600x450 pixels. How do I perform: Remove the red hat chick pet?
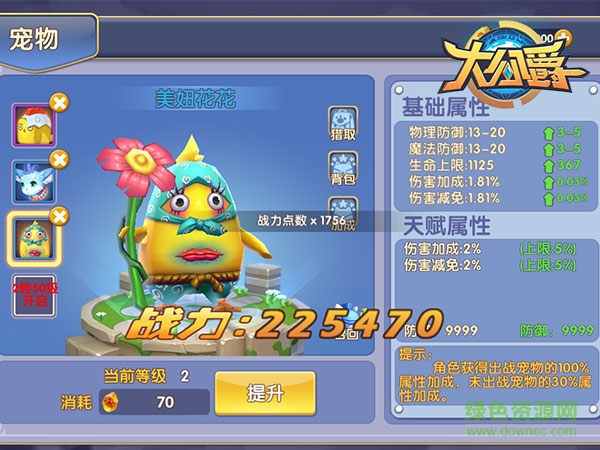(x=59, y=102)
